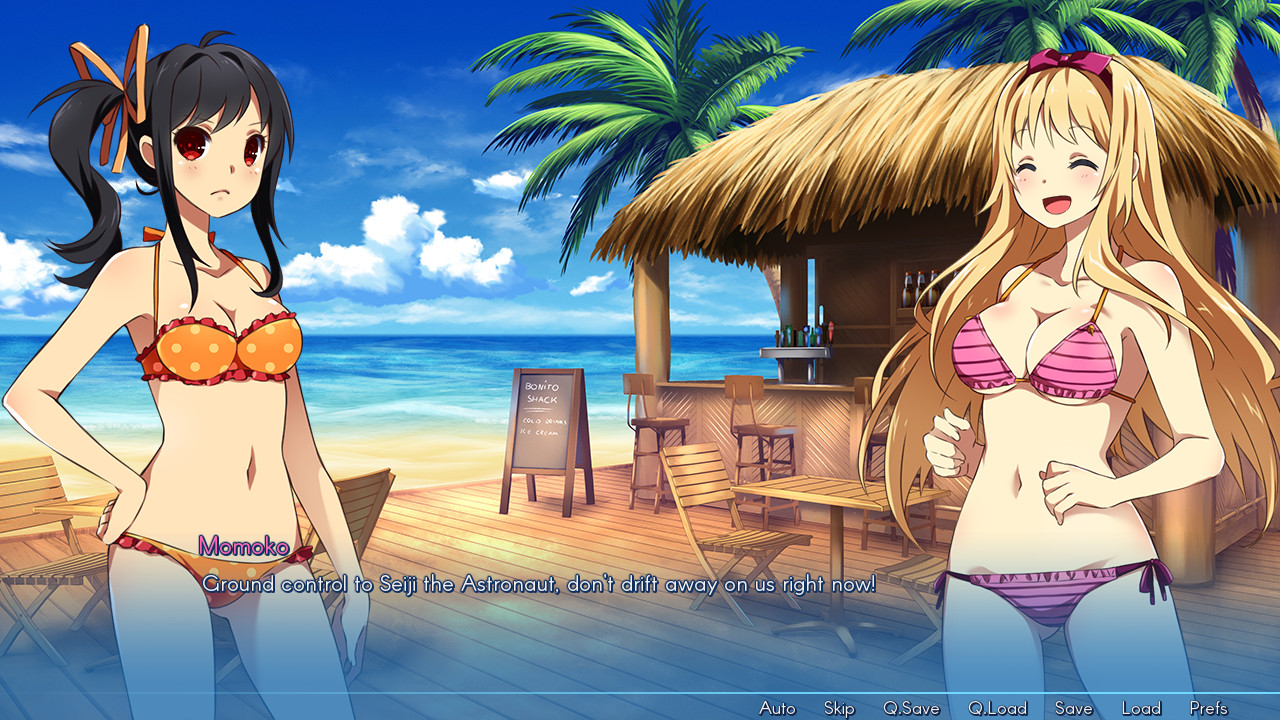Viewport: 1280px width, 720px height.
Task: Turn on Skip mode
Action: (x=838, y=707)
